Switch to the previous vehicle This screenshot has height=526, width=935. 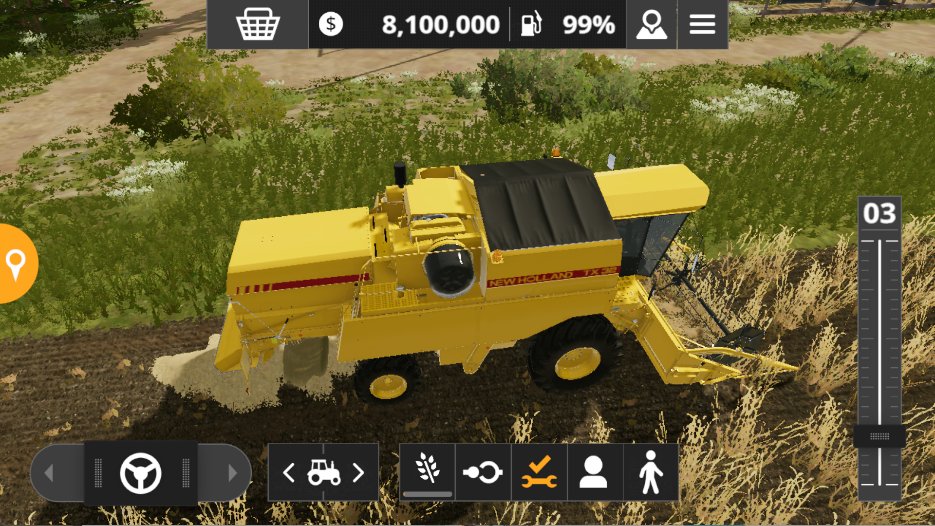click(x=289, y=473)
